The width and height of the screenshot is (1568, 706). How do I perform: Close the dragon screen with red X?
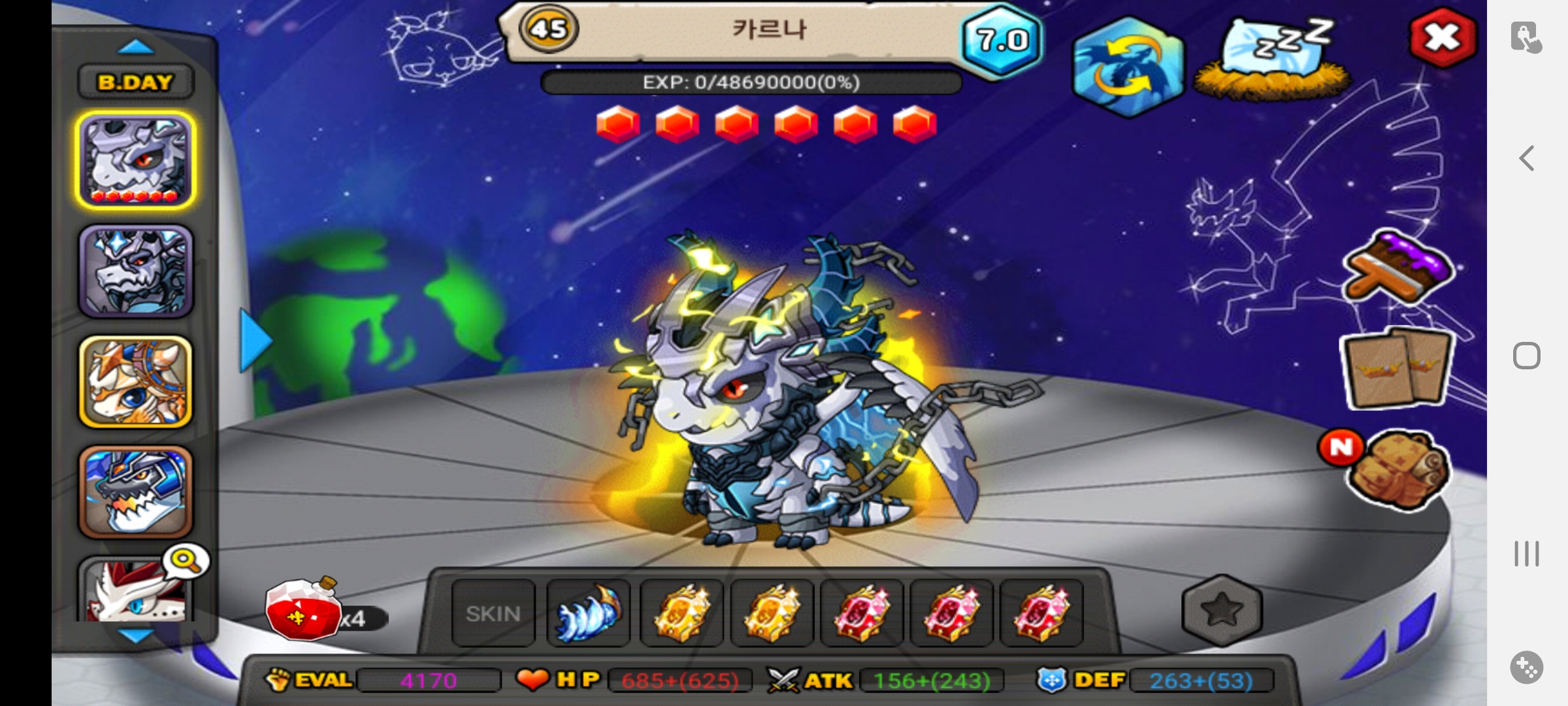(x=1443, y=38)
